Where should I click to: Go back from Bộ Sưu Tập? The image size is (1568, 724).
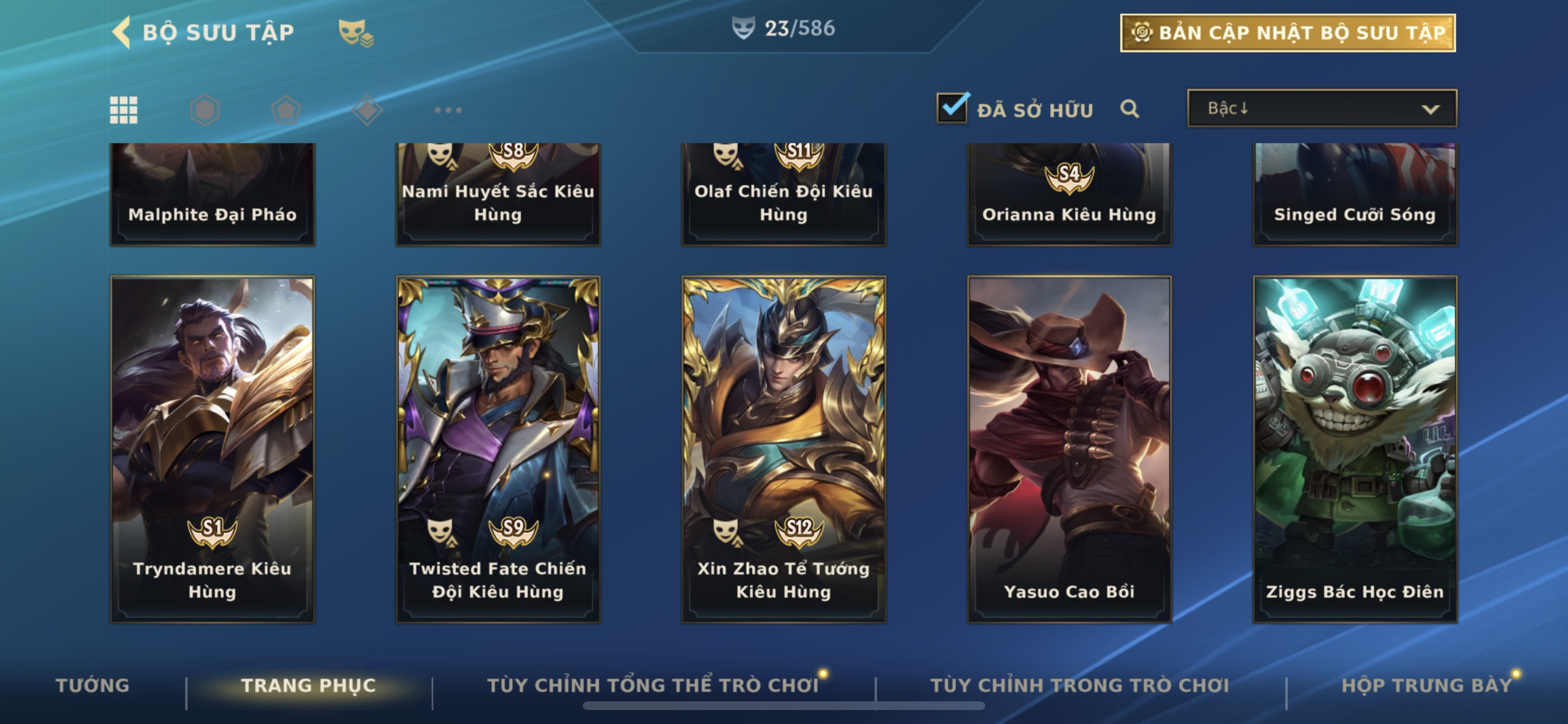[x=123, y=32]
